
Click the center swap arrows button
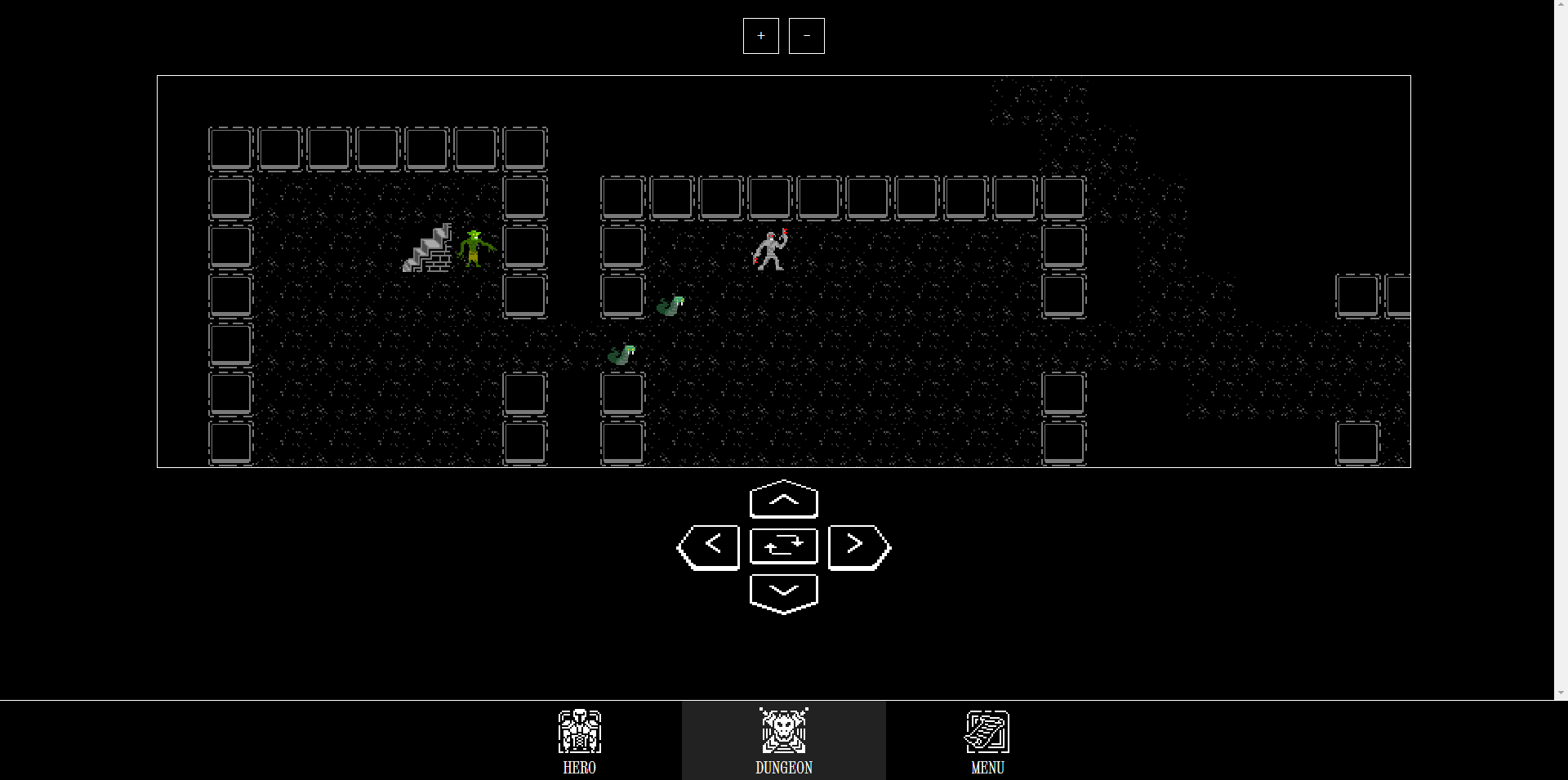(783, 546)
